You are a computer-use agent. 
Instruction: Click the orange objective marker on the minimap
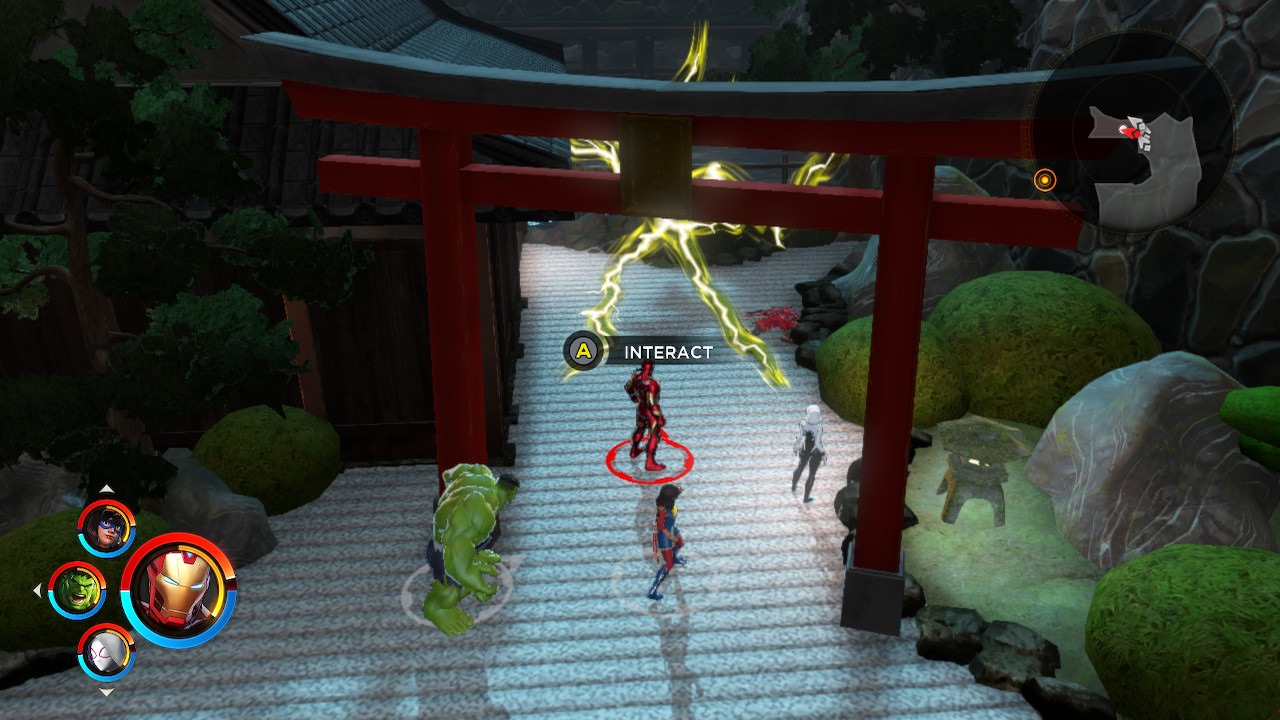tap(1046, 182)
